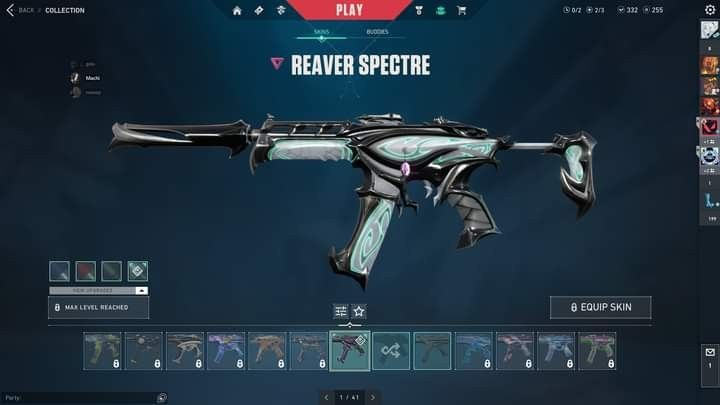This screenshot has width=720, height=405.
Task: Click the Equip Skin button
Action: tap(600, 307)
